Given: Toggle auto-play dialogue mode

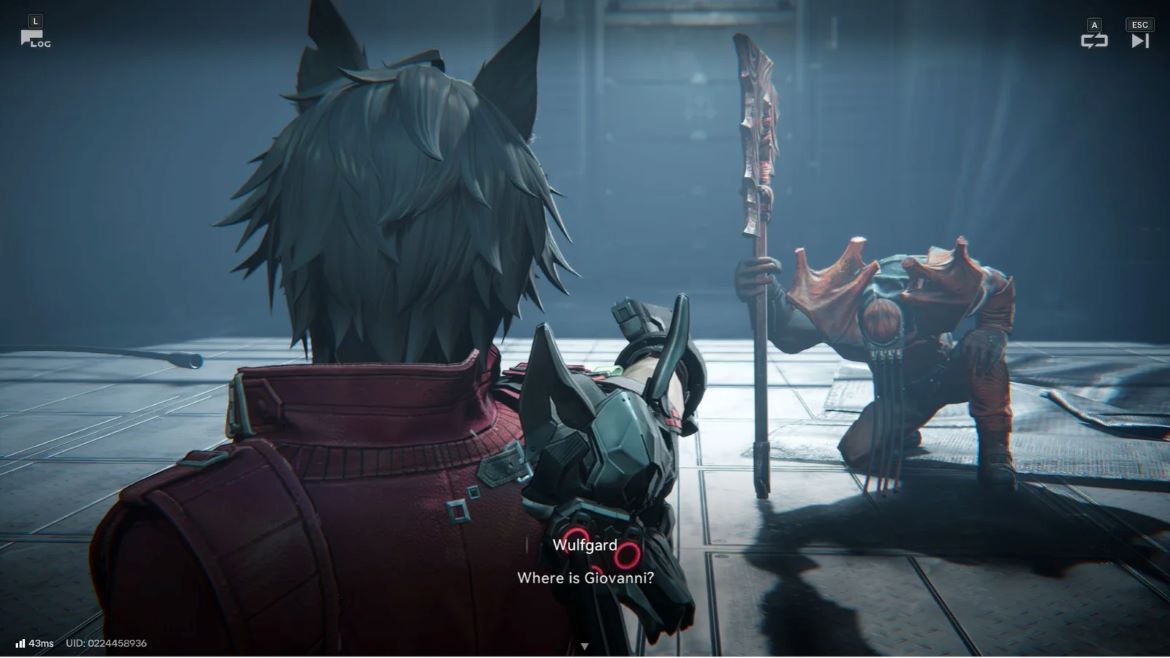Looking at the screenshot, I should pyautogui.click(x=1094, y=40).
